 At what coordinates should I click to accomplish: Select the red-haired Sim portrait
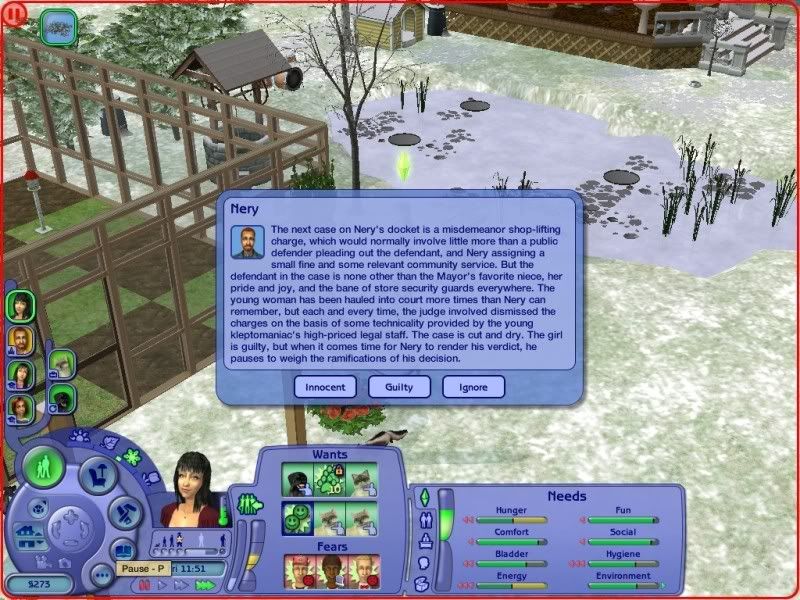19,408
